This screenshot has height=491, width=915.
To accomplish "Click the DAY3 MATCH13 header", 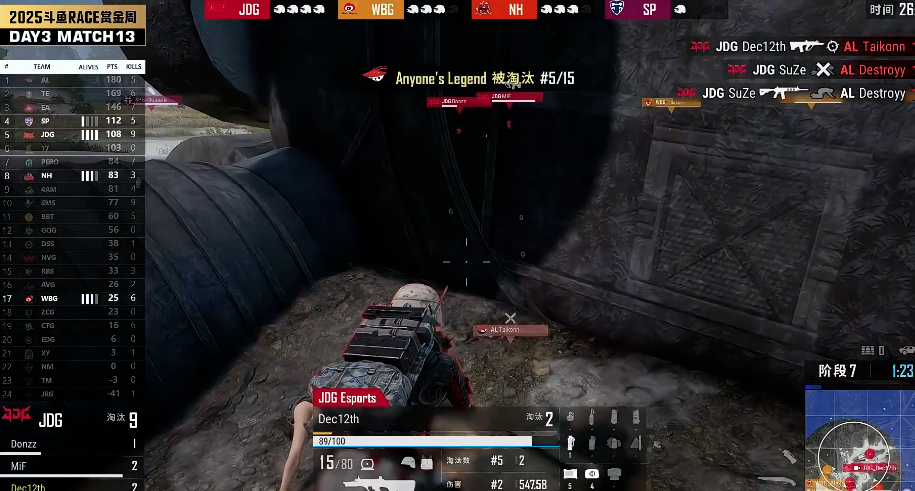I will tap(72, 37).
